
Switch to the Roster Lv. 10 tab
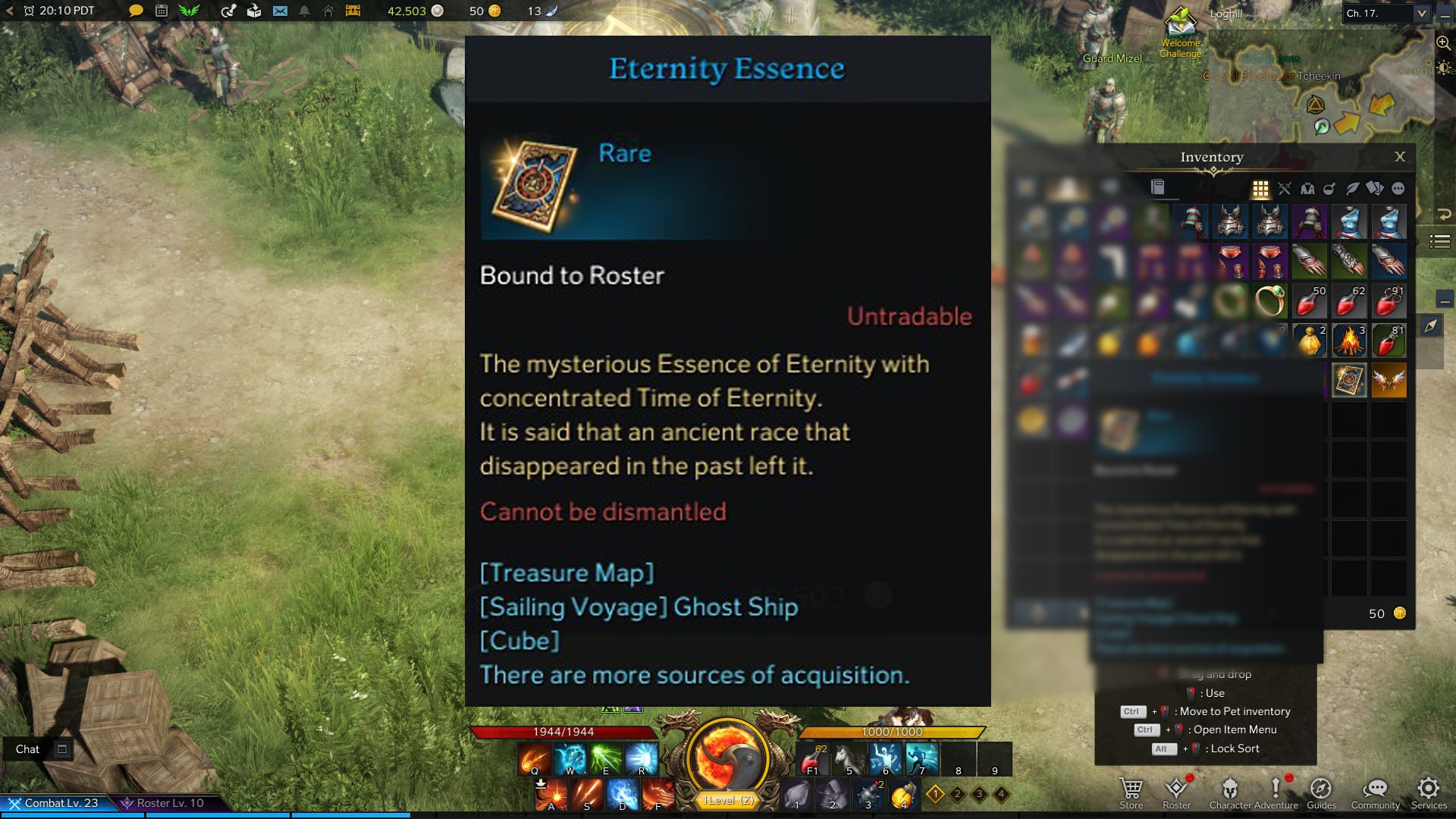click(x=167, y=802)
